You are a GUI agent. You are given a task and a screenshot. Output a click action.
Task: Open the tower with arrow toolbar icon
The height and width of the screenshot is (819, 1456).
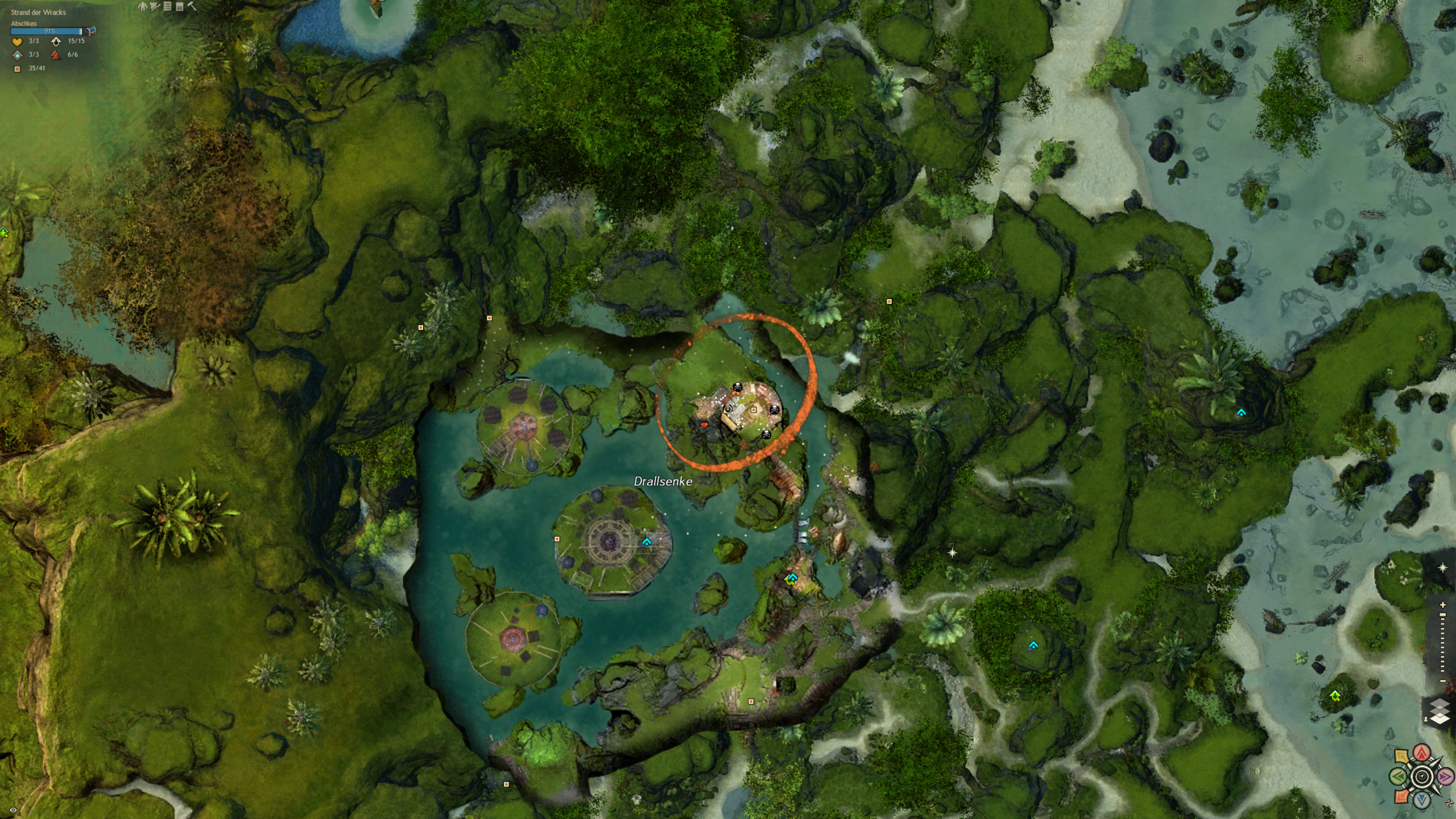click(x=155, y=6)
